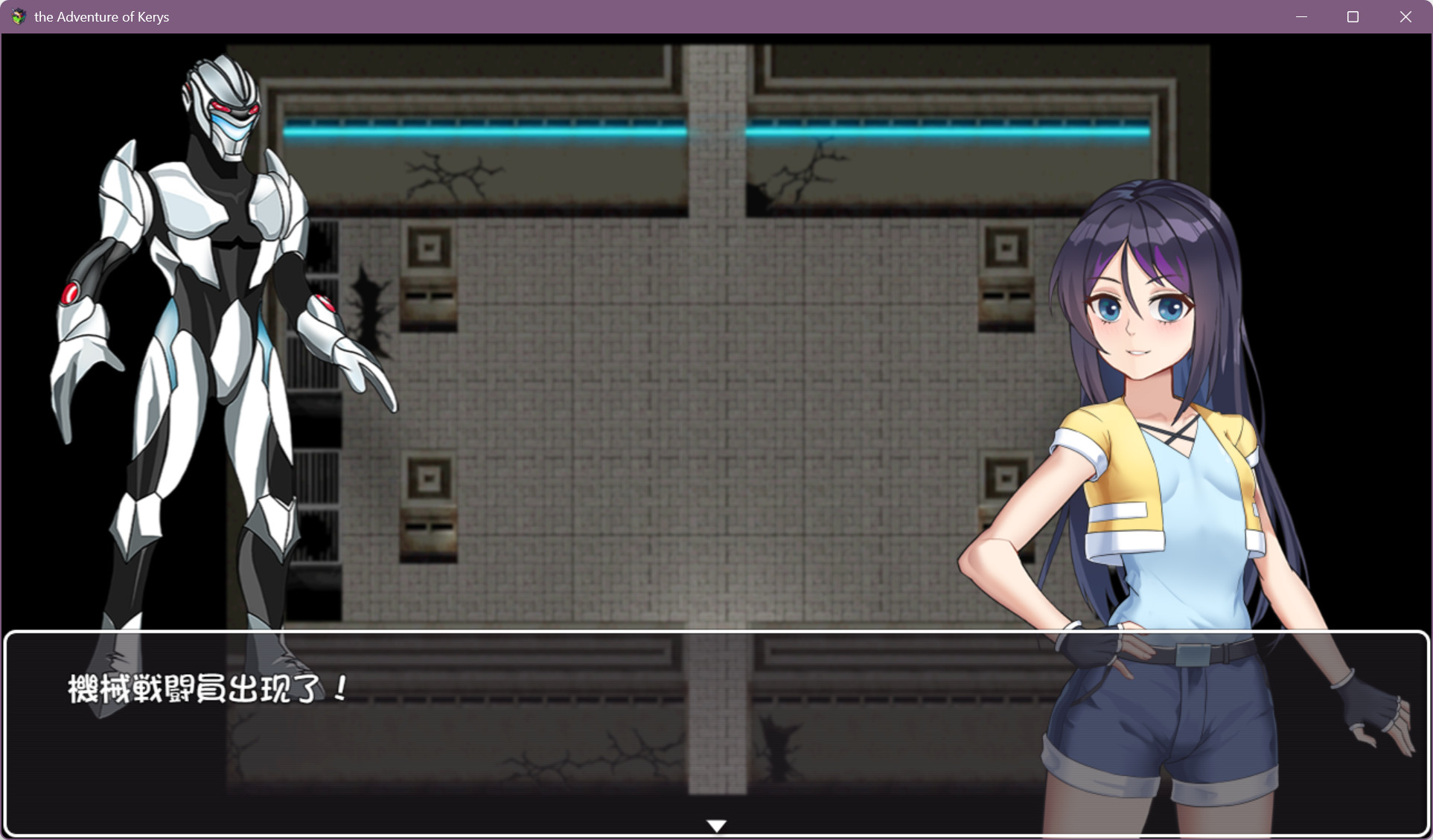Minimize the game window

tap(1301, 16)
